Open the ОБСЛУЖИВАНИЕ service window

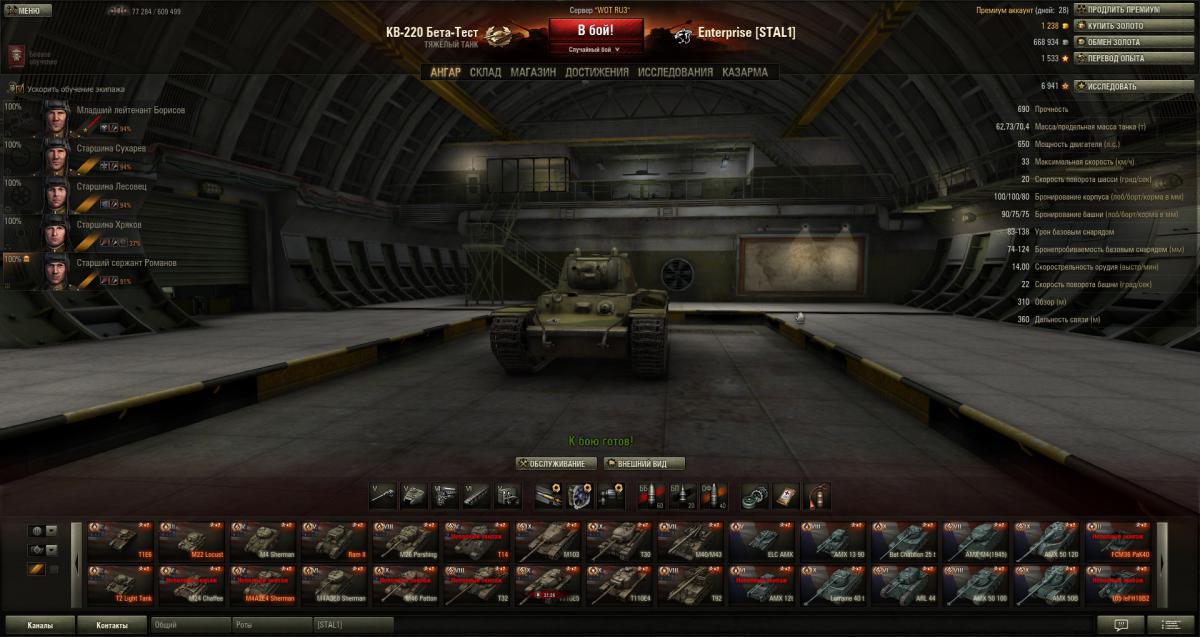(x=557, y=464)
